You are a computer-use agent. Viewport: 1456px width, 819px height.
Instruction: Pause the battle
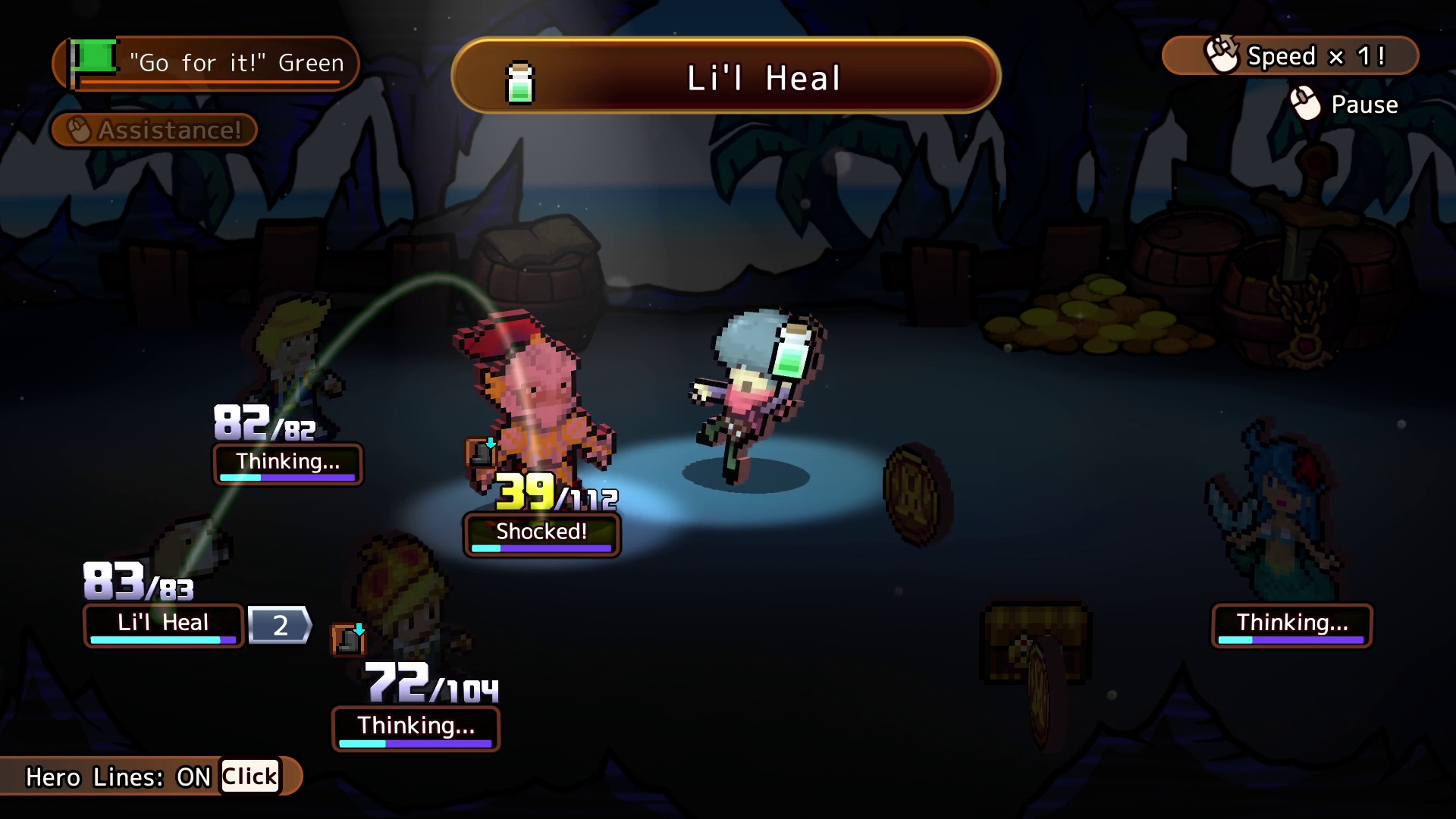pyautogui.click(x=1345, y=104)
